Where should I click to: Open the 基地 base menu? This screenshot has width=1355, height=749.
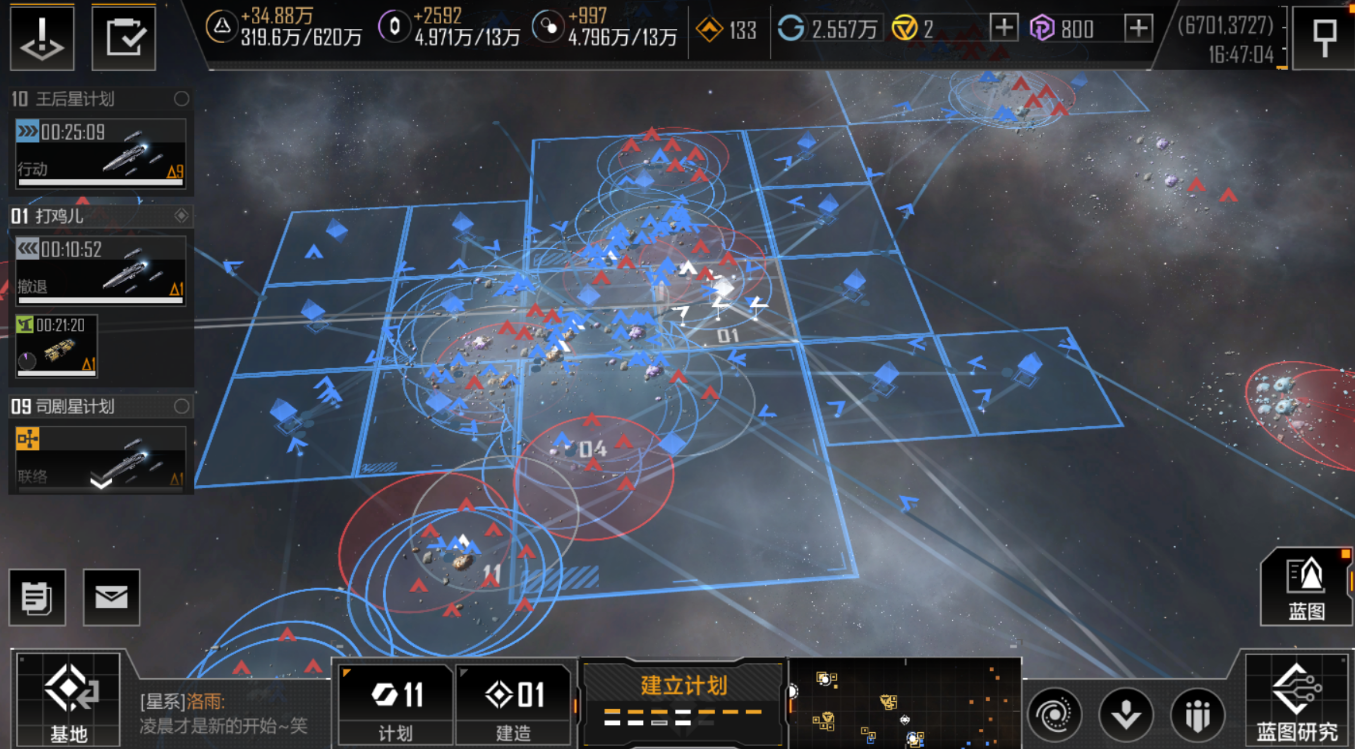[x=68, y=699]
